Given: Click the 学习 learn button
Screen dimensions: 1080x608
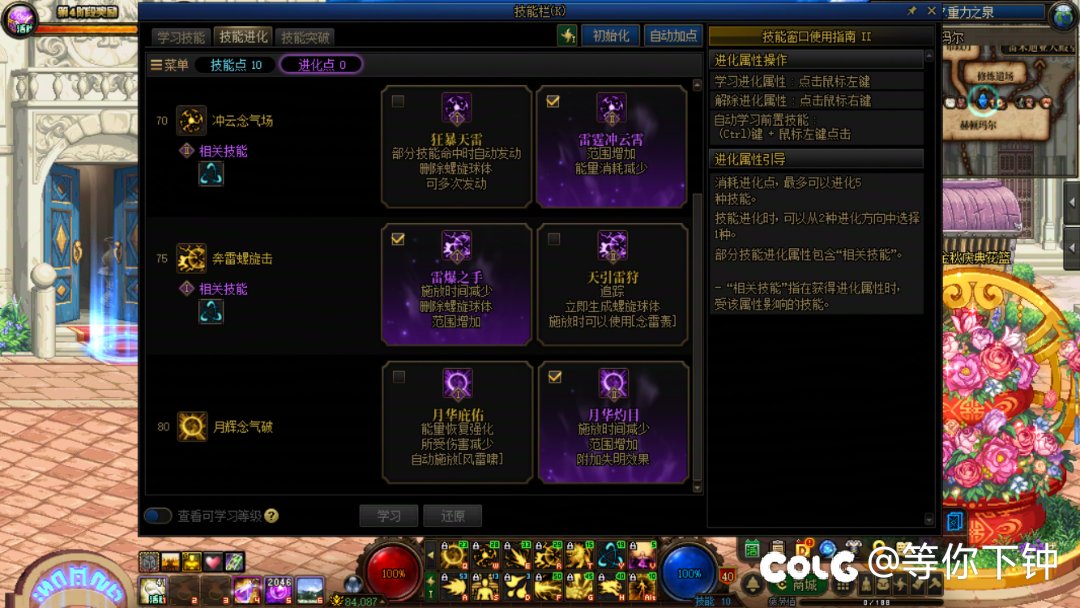Looking at the screenshot, I should (x=388, y=516).
